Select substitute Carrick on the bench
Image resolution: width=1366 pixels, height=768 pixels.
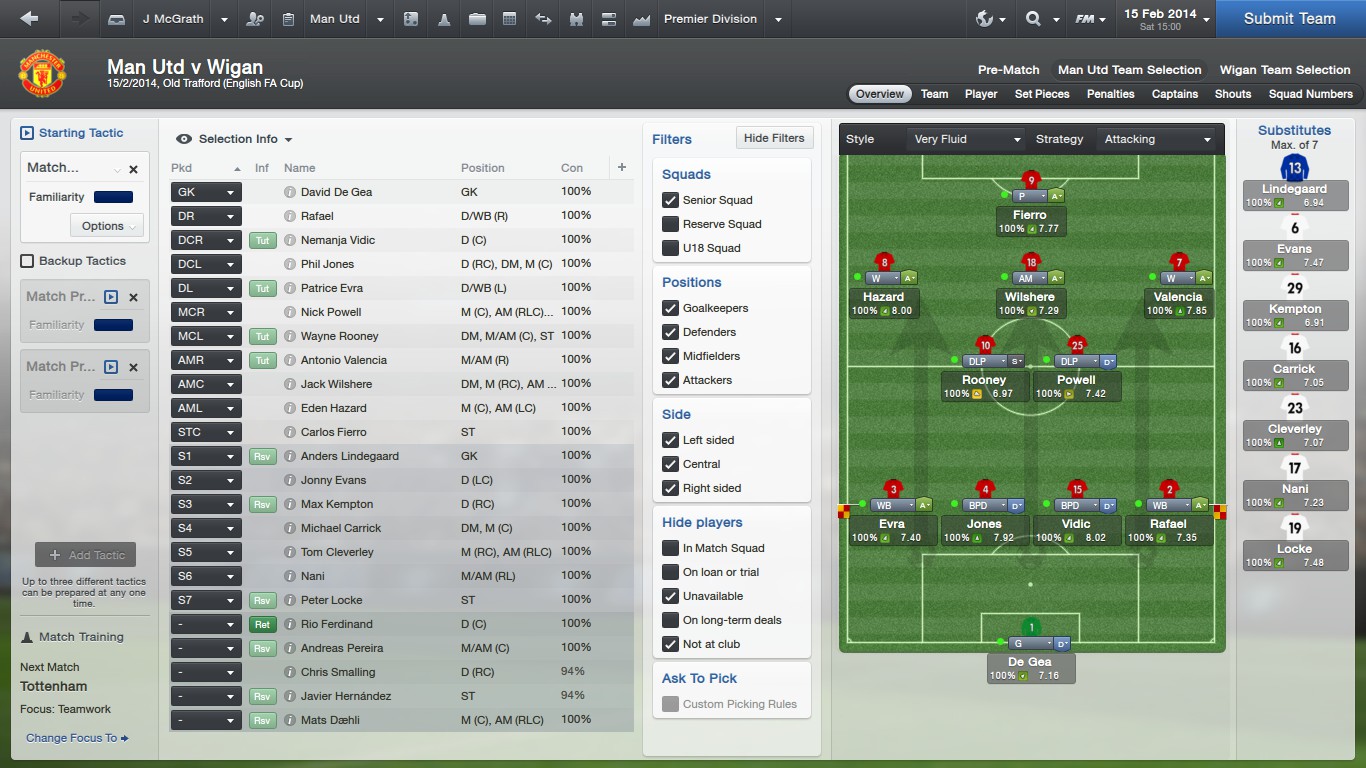coord(1294,369)
